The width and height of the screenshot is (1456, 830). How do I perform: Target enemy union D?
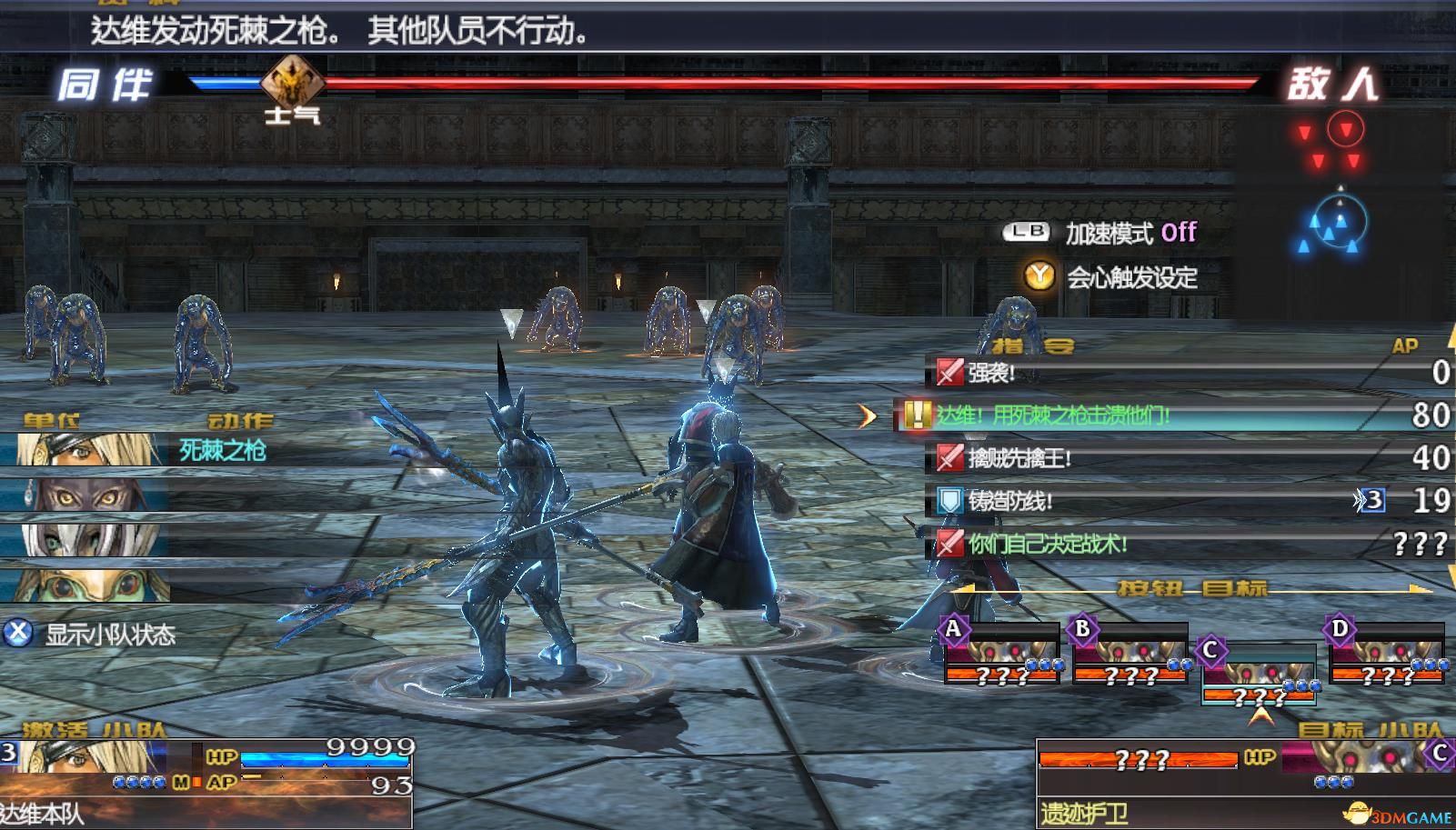tap(1387, 655)
